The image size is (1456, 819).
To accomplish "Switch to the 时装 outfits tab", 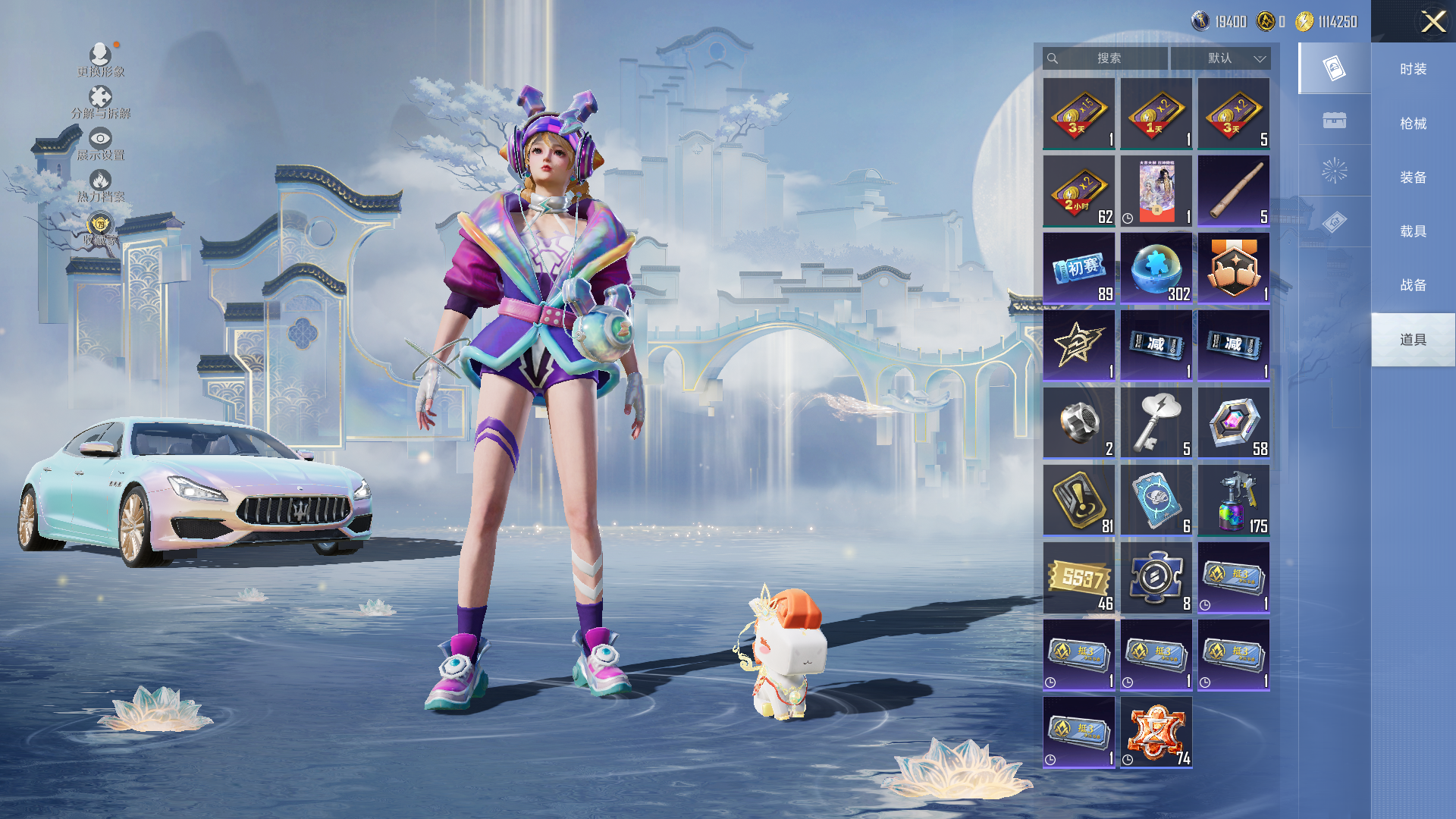I will 1413,69.
